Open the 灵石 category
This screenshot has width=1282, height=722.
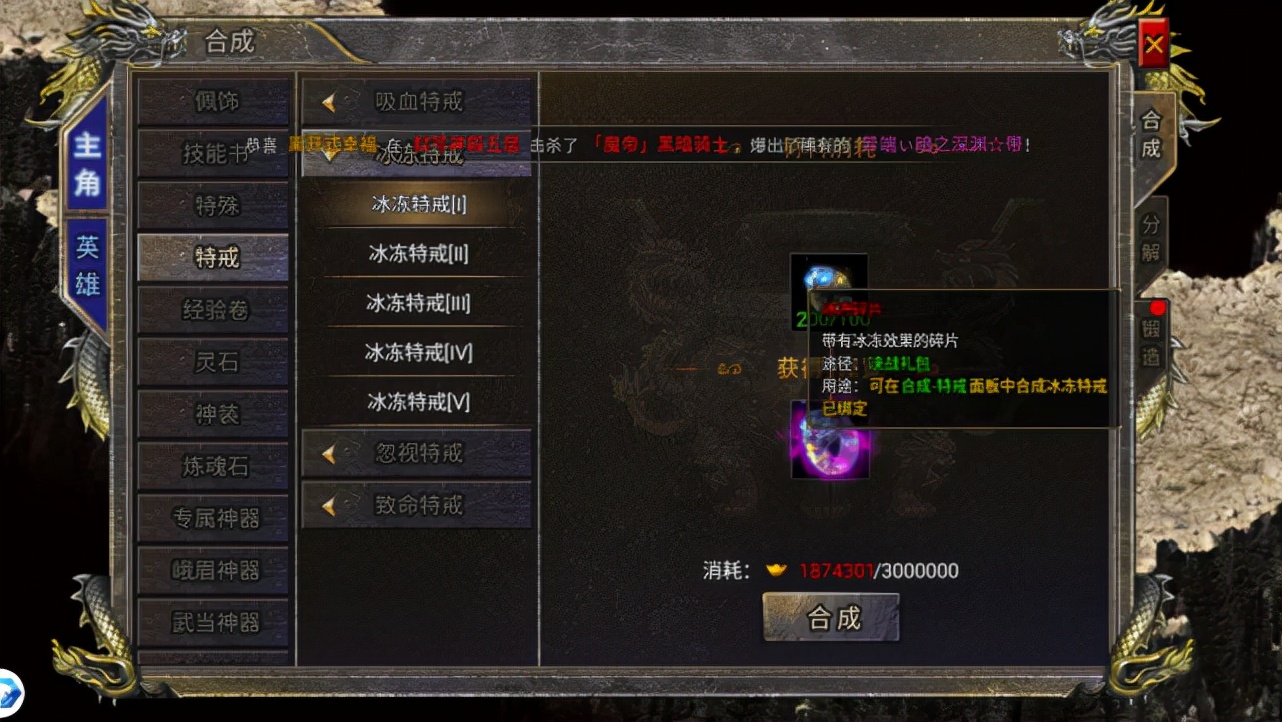[x=214, y=362]
